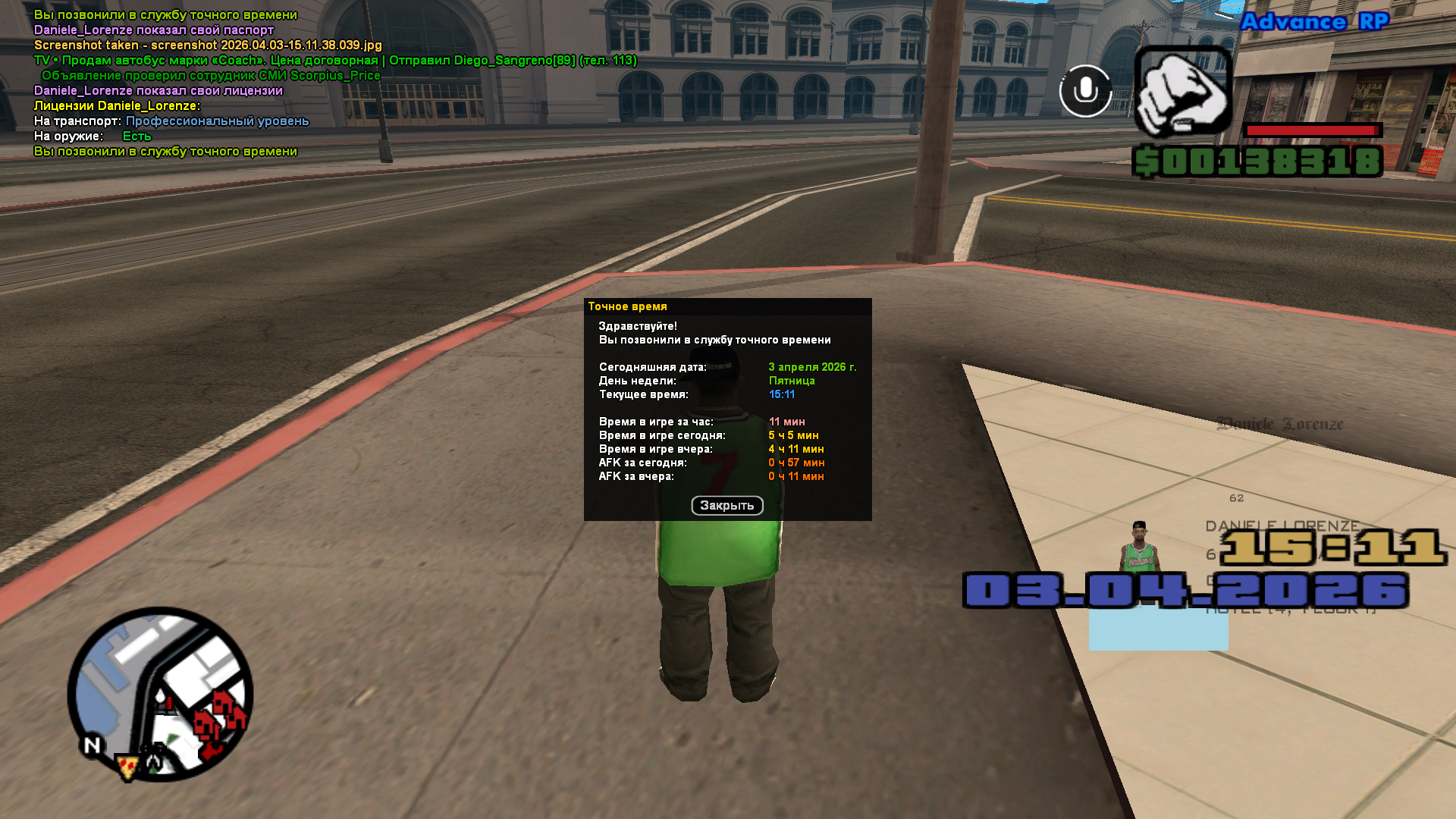The width and height of the screenshot is (1456, 819).
Task: Click the microphone voice chat icon
Action: (1085, 91)
